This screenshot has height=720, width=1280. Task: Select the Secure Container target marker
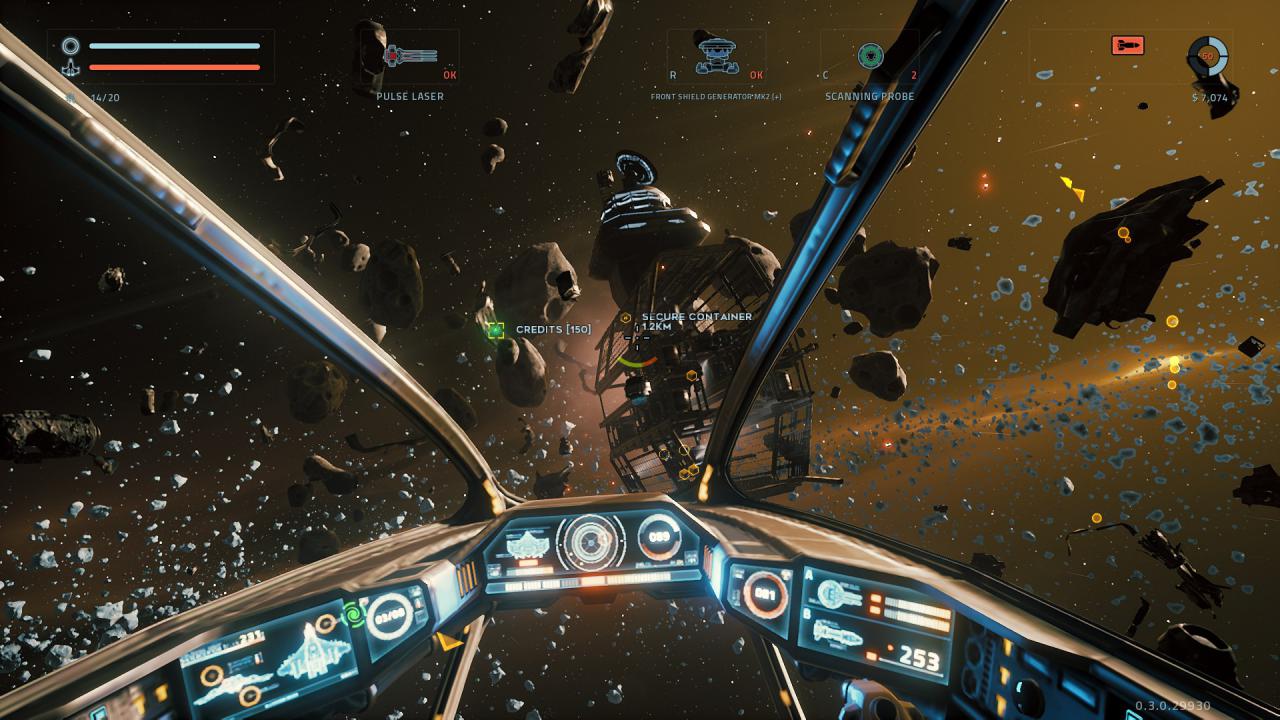pos(626,318)
